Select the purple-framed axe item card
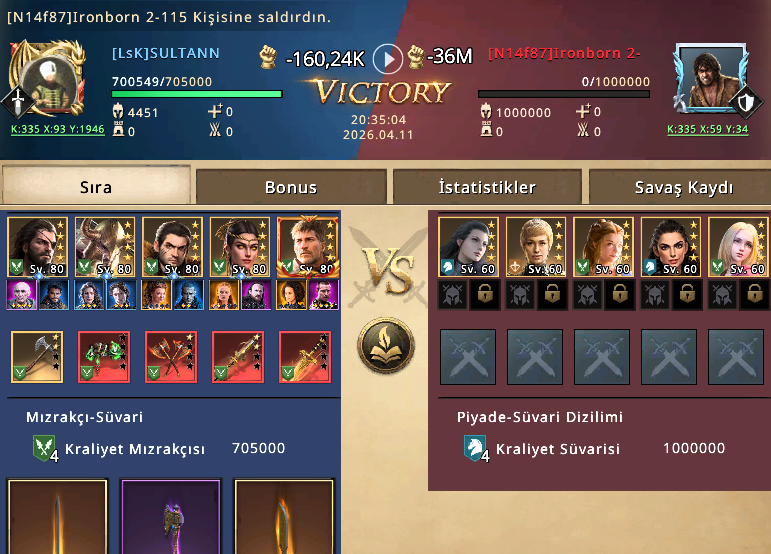This screenshot has height=554, width=771. pyautogui.click(x=170, y=516)
